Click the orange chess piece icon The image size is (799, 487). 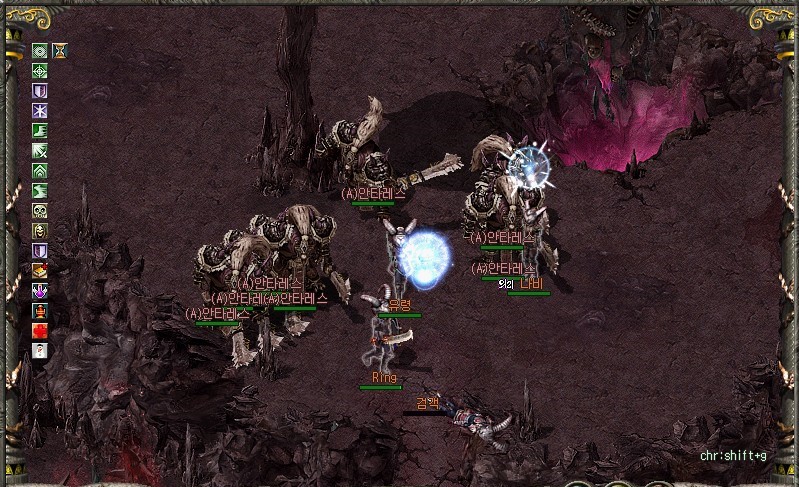coord(40,310)
